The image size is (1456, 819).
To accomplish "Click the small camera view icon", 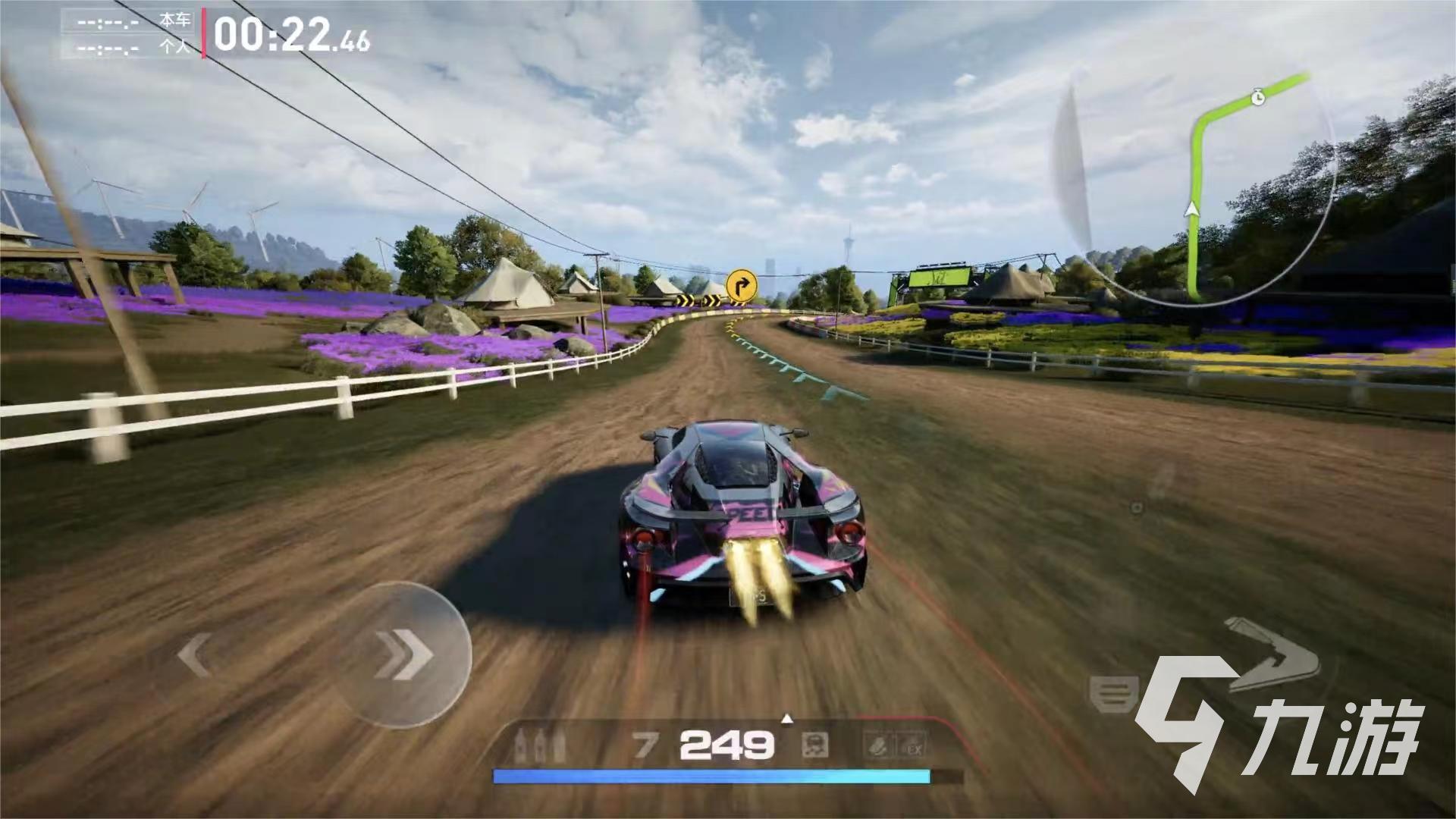I will point(1136,508).
